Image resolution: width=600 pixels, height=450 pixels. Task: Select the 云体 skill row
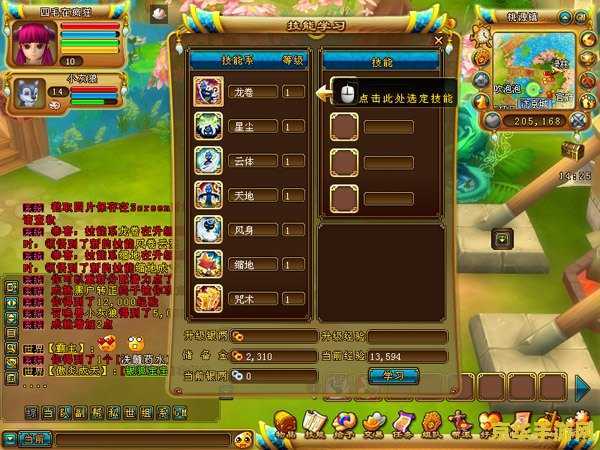click(x=247, y=160)
